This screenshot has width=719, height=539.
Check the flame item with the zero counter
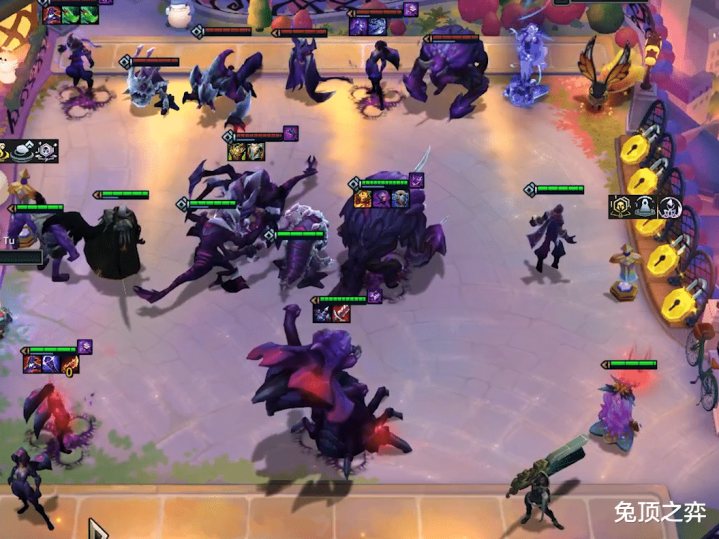click(x=68, y=364)
